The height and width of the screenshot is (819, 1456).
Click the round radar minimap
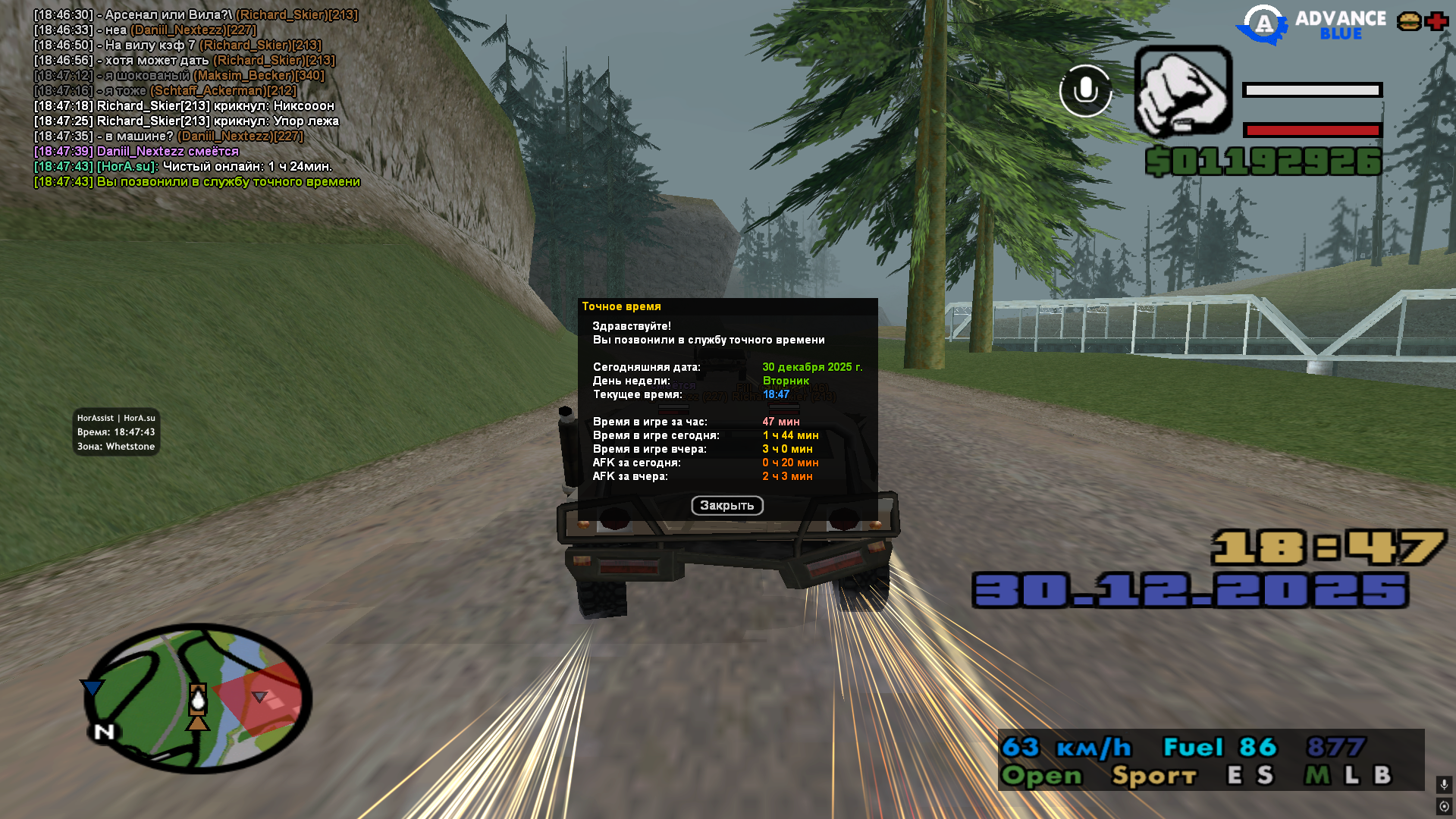[x=198, y=699]
